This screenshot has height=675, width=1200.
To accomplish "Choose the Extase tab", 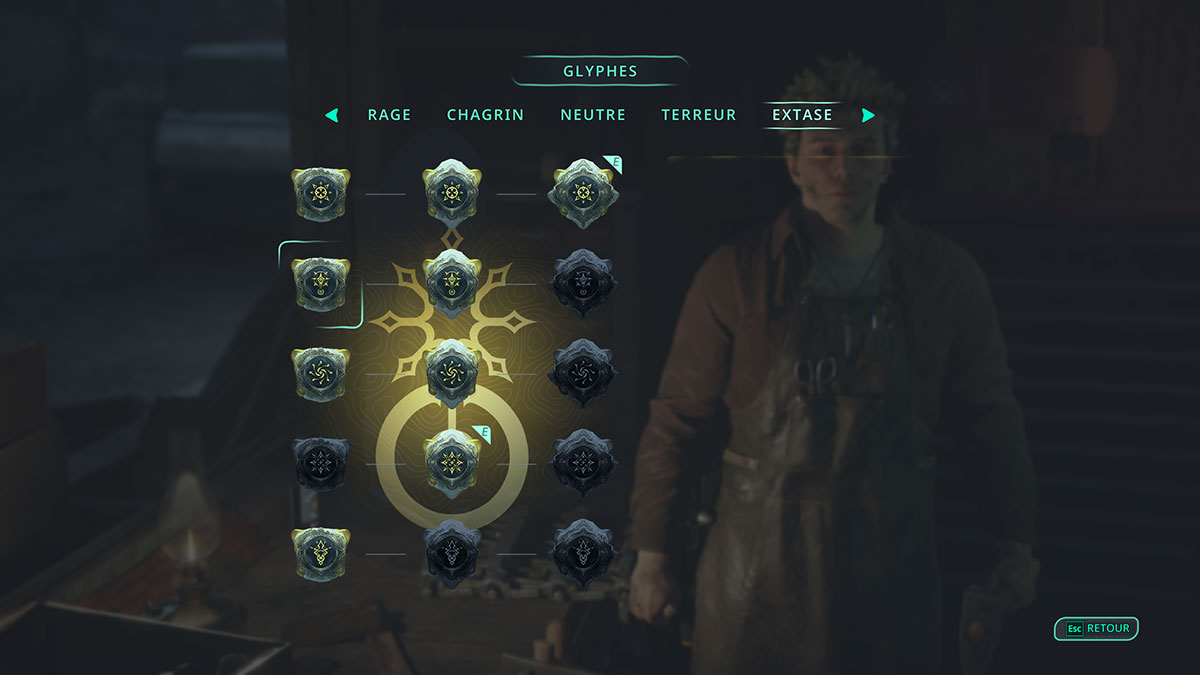I will click(x=802, y=115).
